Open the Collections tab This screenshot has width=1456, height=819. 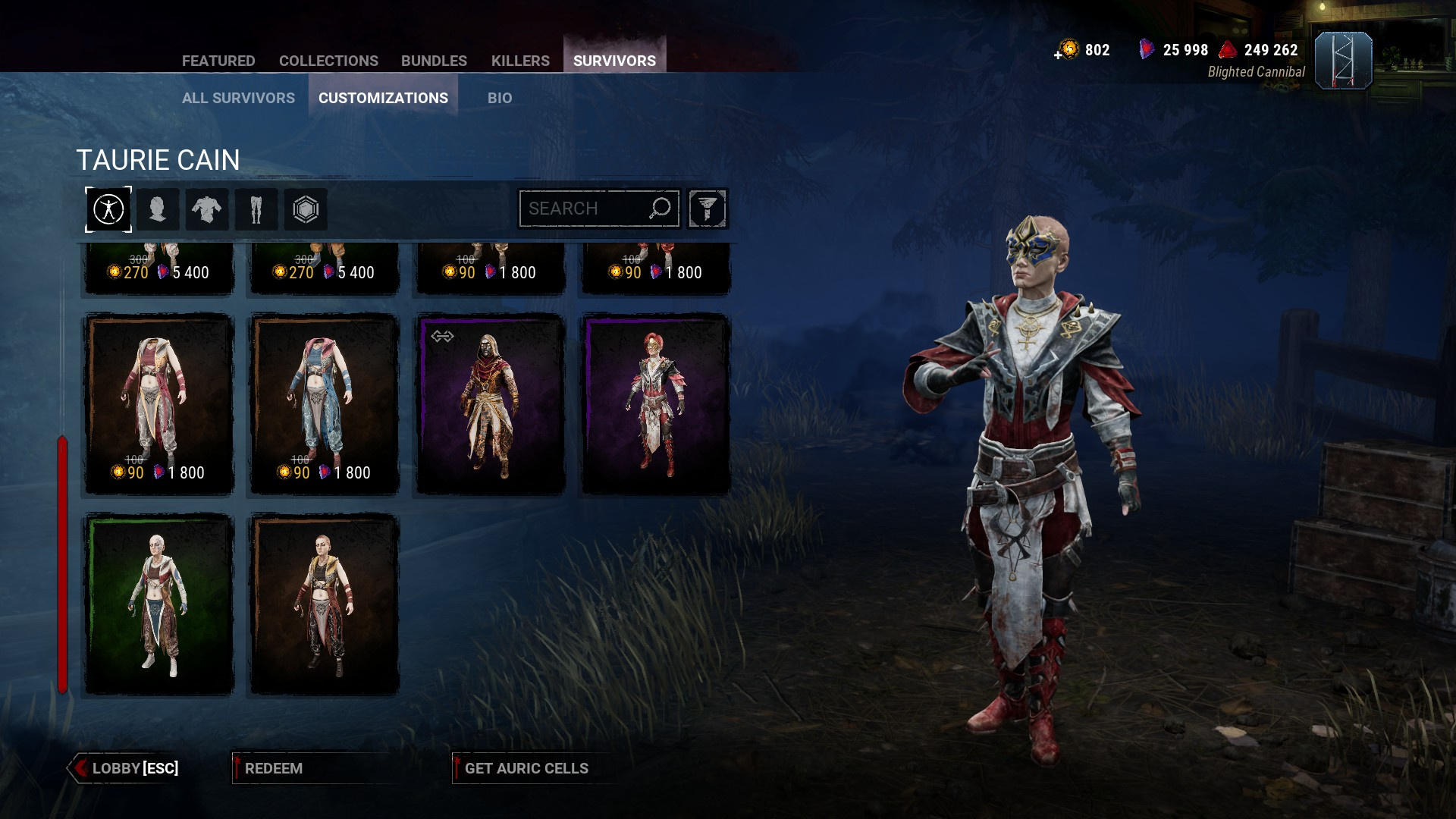(328, 61)
